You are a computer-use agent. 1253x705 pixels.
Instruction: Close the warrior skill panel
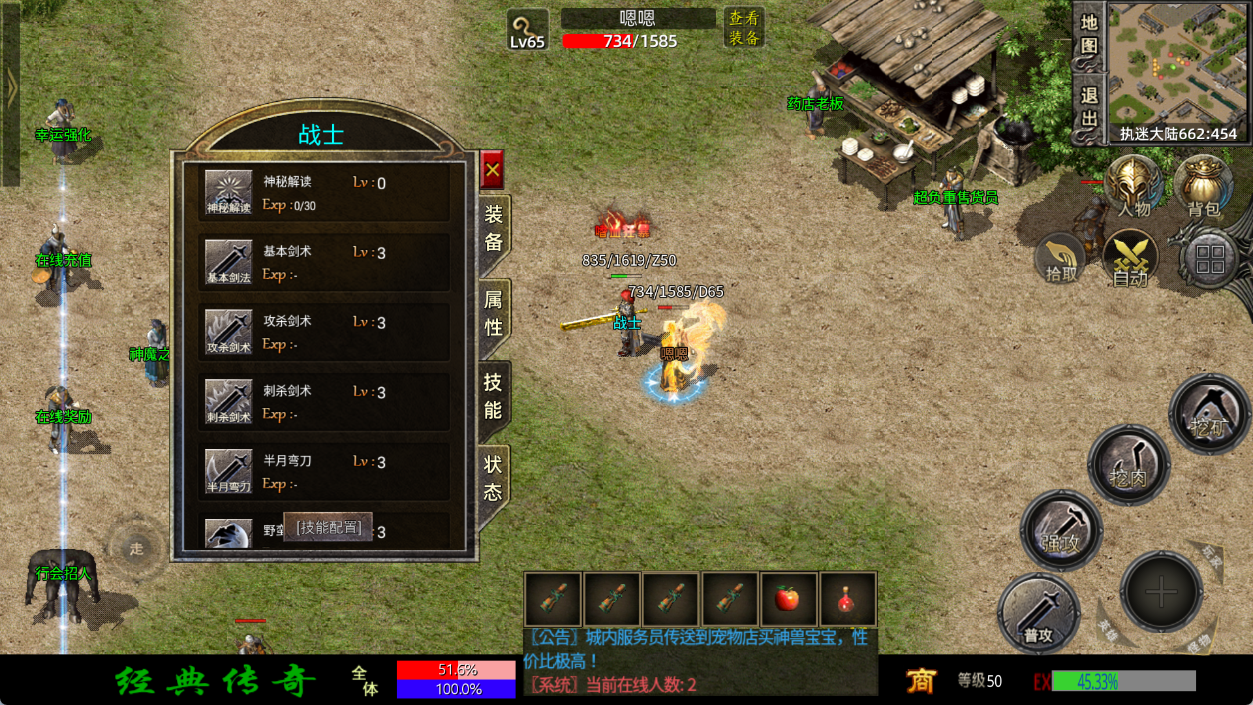(492, 170)
